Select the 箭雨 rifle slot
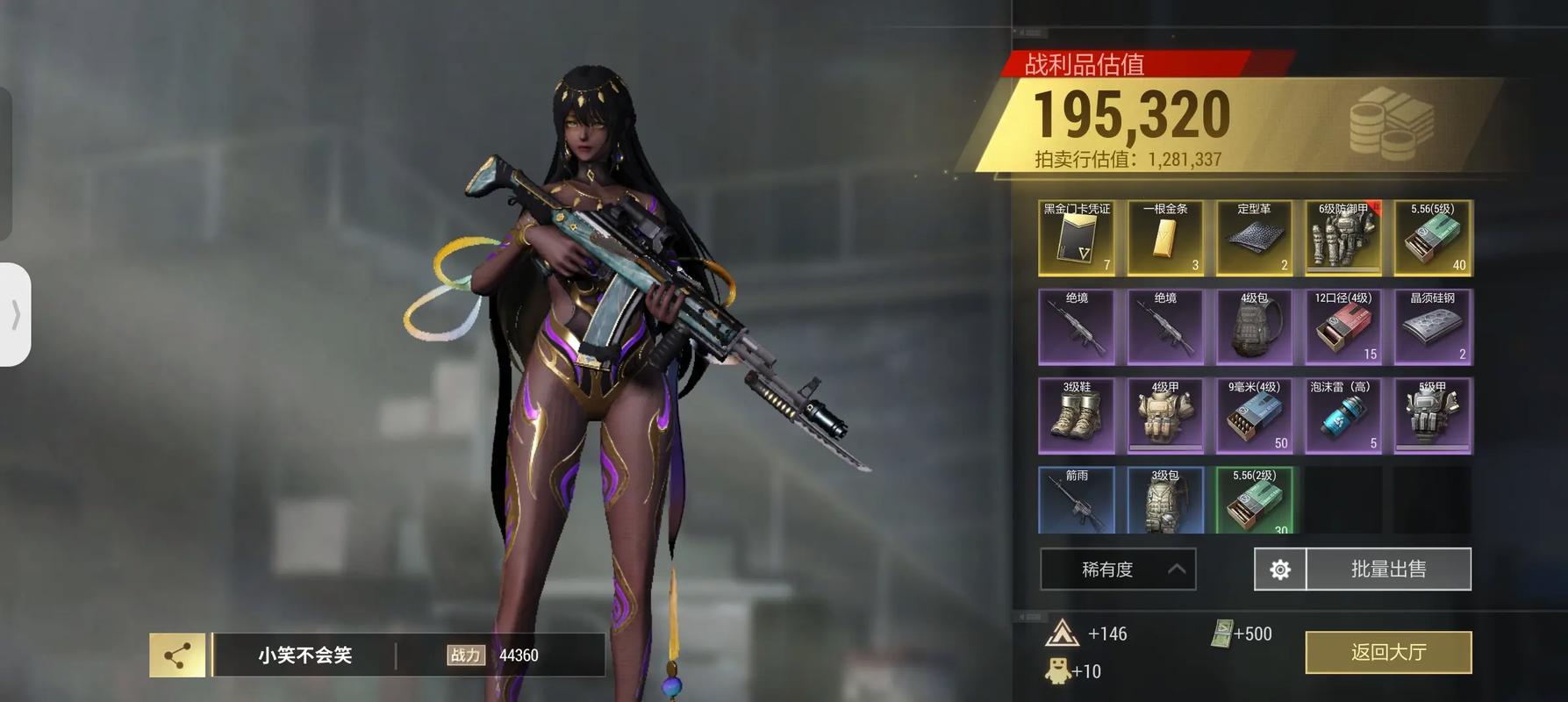Image resolution: width=1568 pixels, height=702 pixels. [x=1077, y=500]
